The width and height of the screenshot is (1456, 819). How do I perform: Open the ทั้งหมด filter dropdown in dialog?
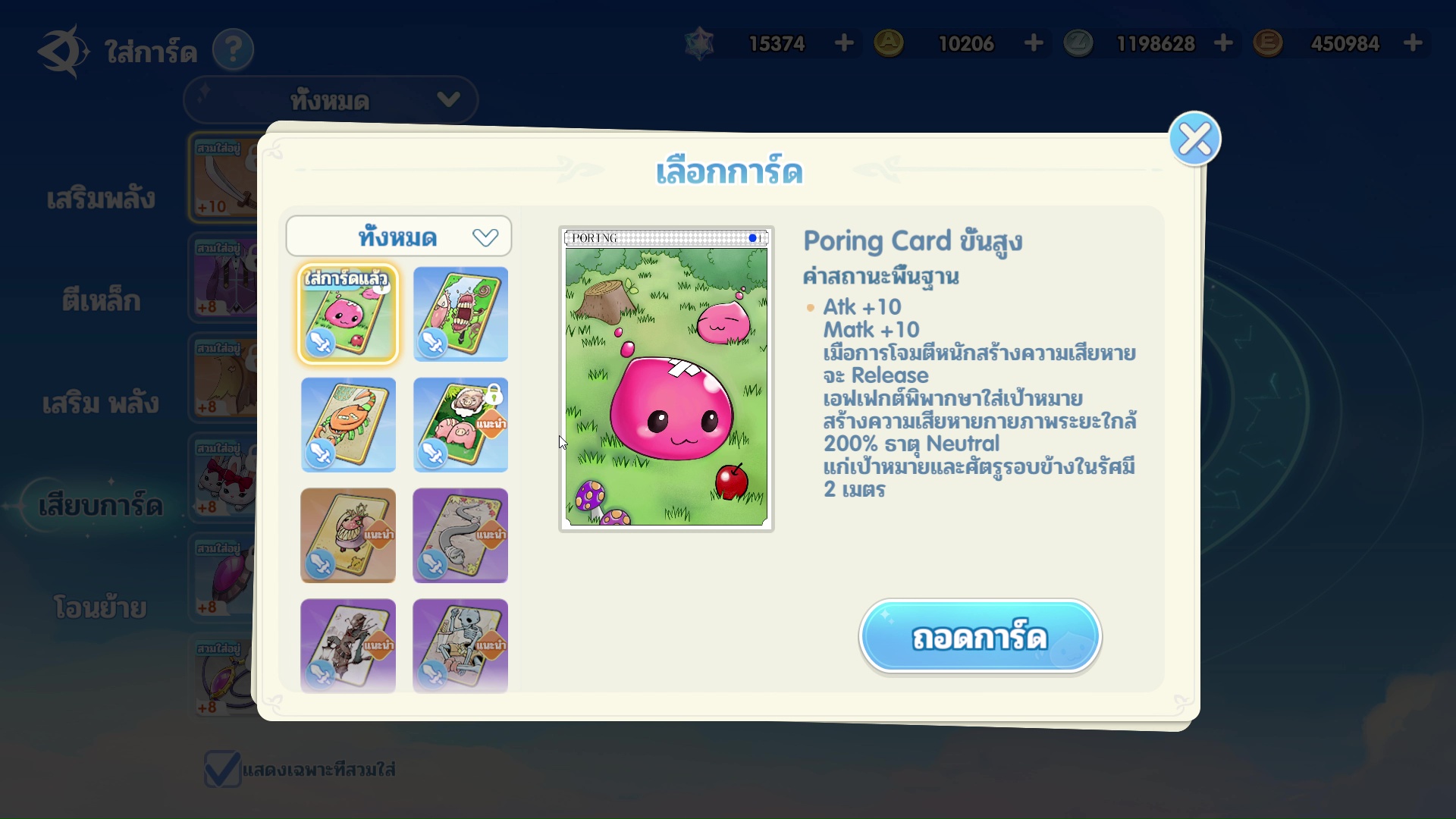[399, 237]
